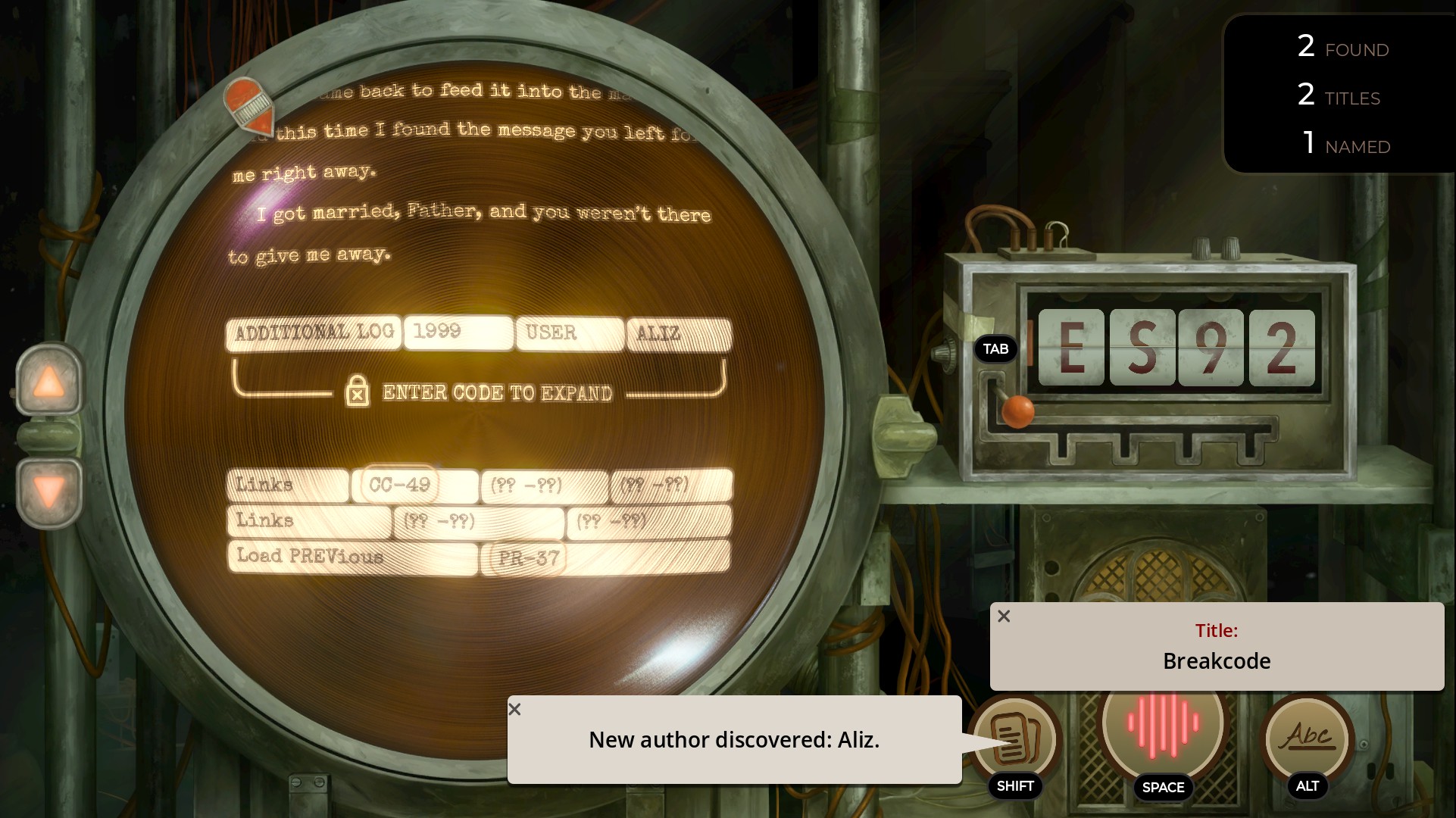Select the code dial digit 9
Image resolution: width=1456 pixels, height=818 pixels.
click(x=1211, y=348)
